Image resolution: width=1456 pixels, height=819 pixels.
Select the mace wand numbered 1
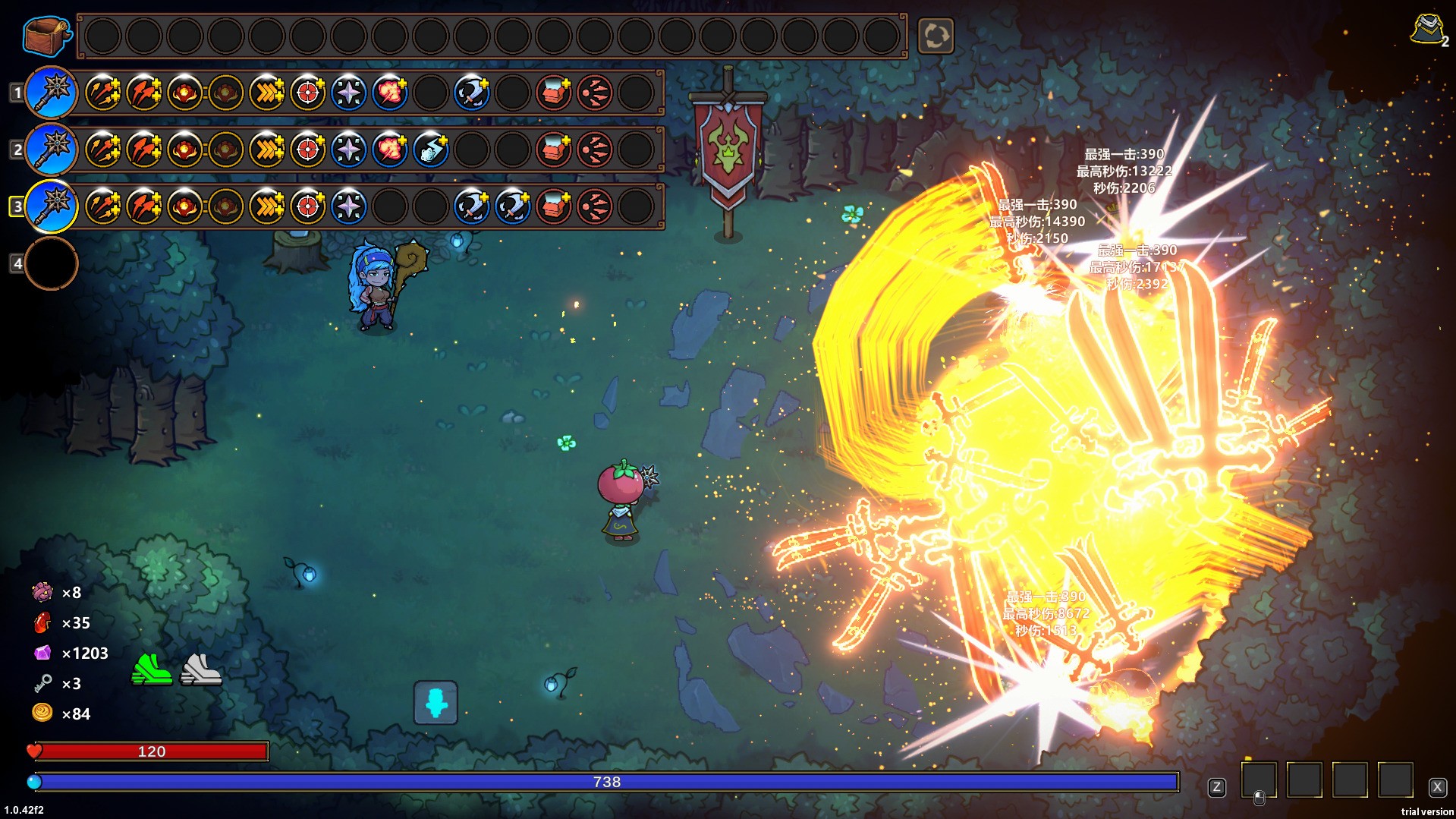[52, 93]
